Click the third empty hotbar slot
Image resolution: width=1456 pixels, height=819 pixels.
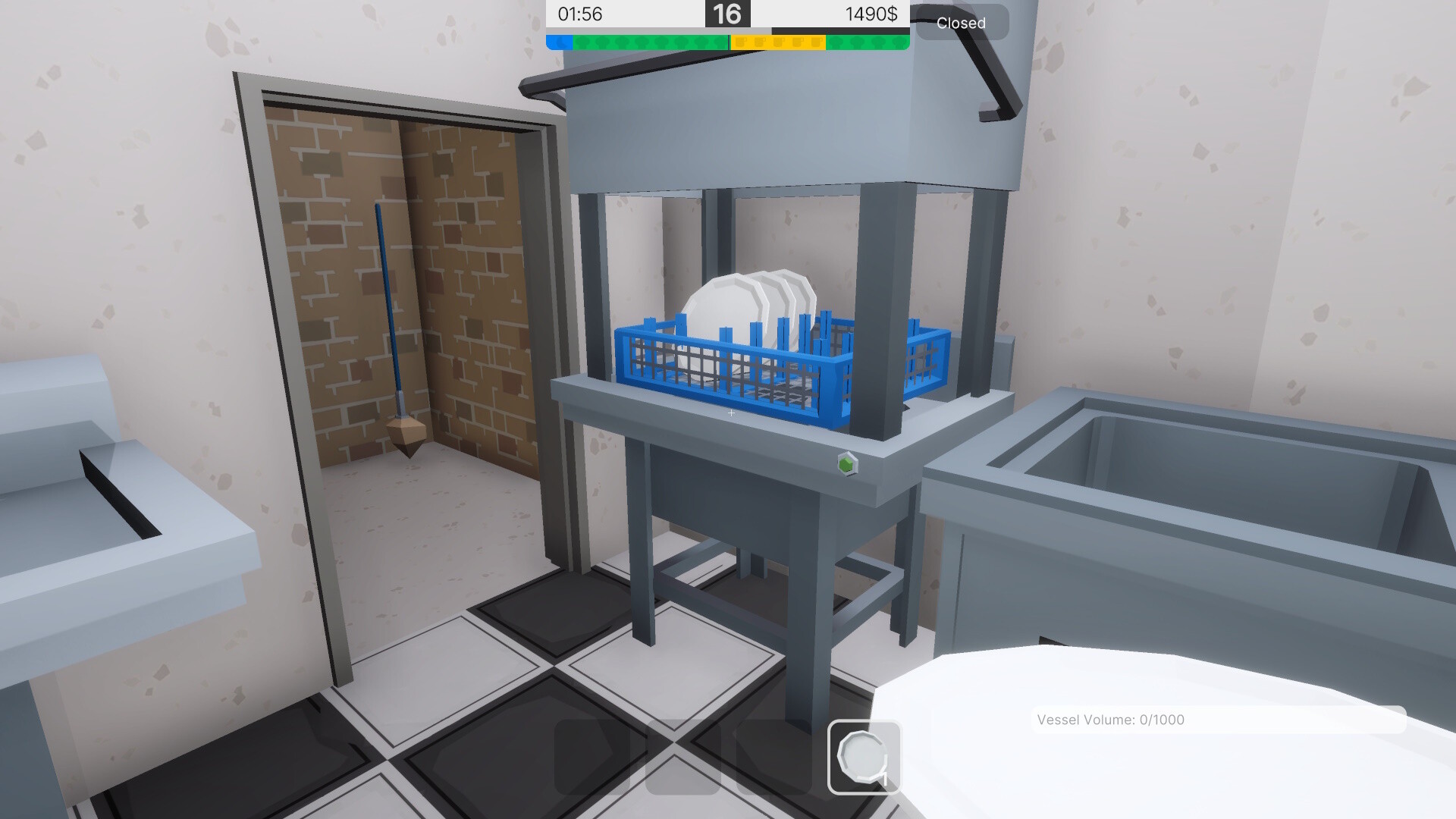pos(774,758)
